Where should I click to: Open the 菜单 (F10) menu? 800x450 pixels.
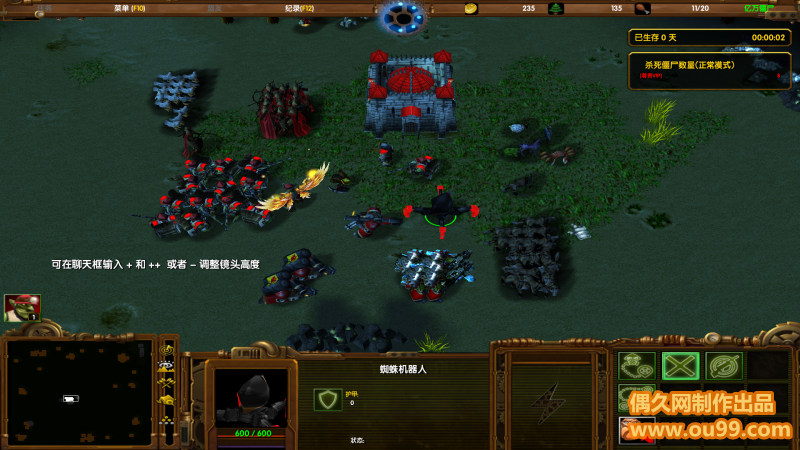[130, 8]
